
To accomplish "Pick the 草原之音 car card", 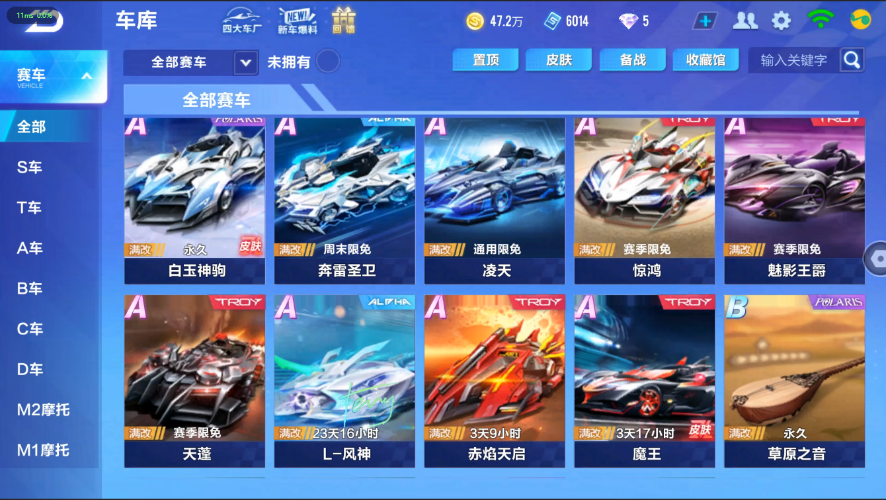I will click(x=794, y=380).
